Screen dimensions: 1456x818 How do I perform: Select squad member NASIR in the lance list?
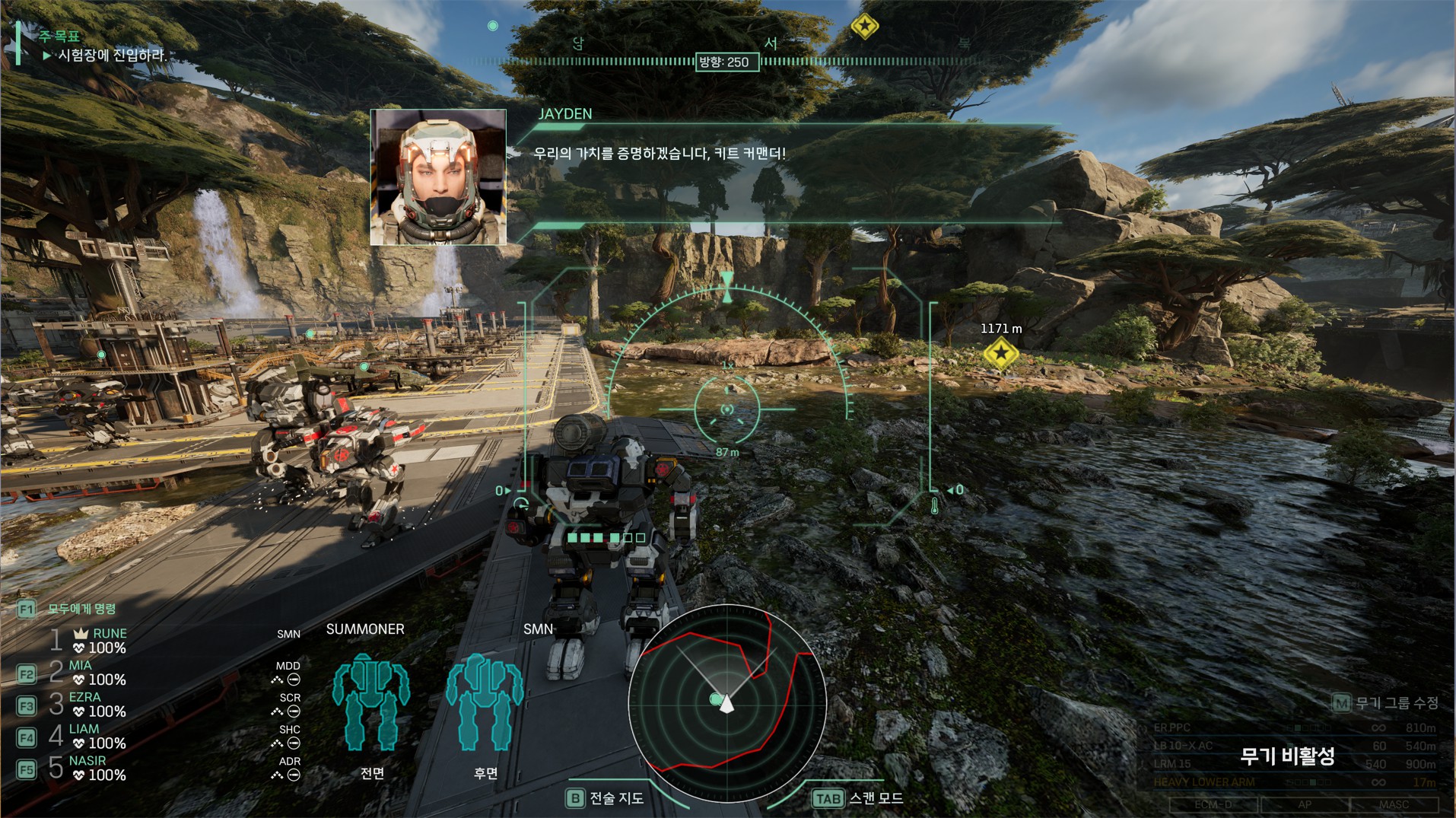pyautogui.click(x=87, y=761)
